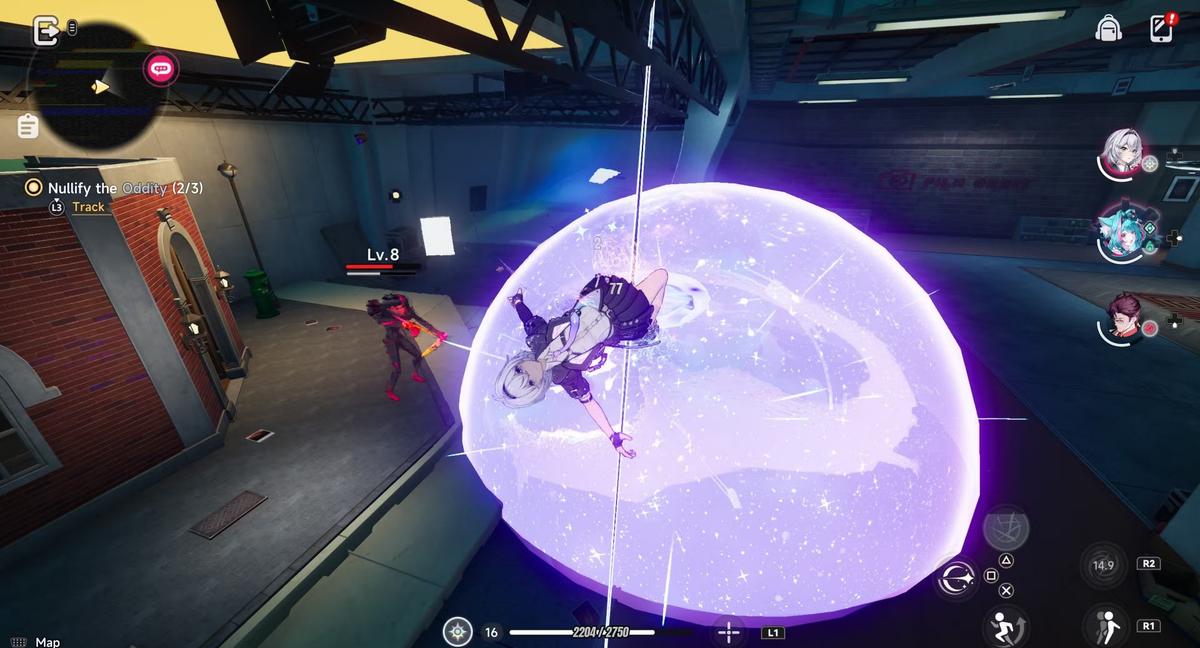
Task: Tap the dodge dash figure icon
Action: point(1103,624)
